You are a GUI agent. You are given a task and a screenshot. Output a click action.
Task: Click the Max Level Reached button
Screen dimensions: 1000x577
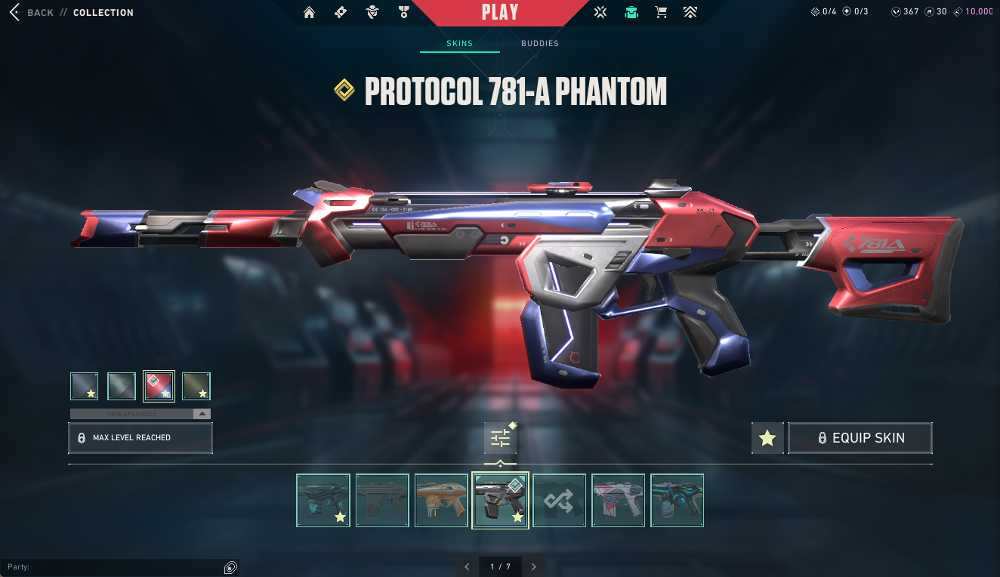click(140, 438)
